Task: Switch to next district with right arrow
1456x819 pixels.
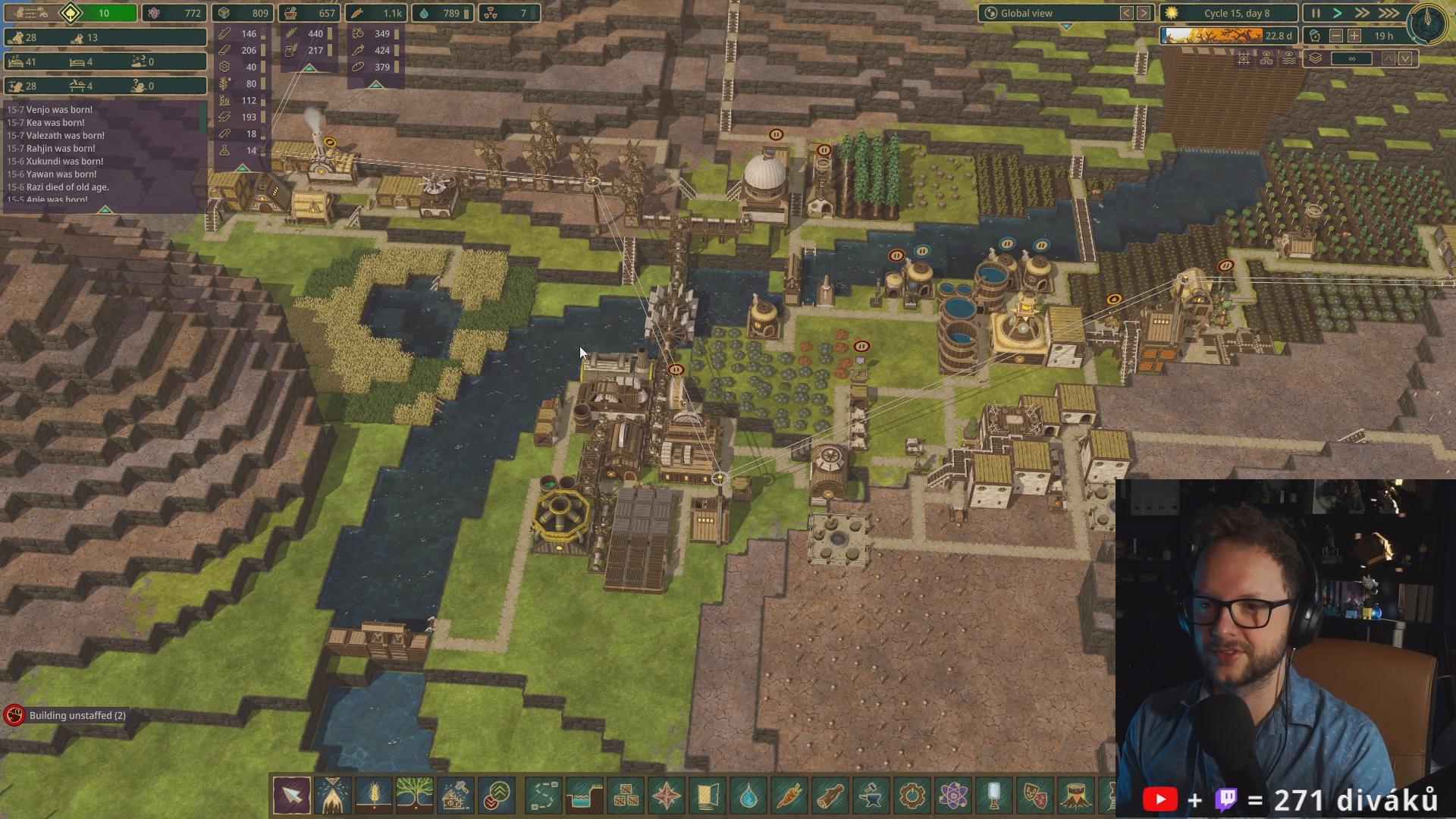Action: tap(1144, 13)
